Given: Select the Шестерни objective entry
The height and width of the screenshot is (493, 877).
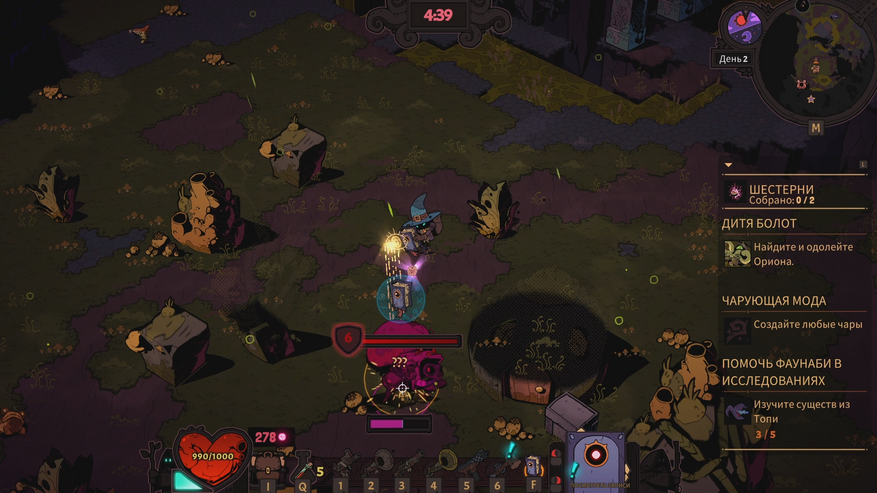Looking at the screenshot, I should pos(780,194).
